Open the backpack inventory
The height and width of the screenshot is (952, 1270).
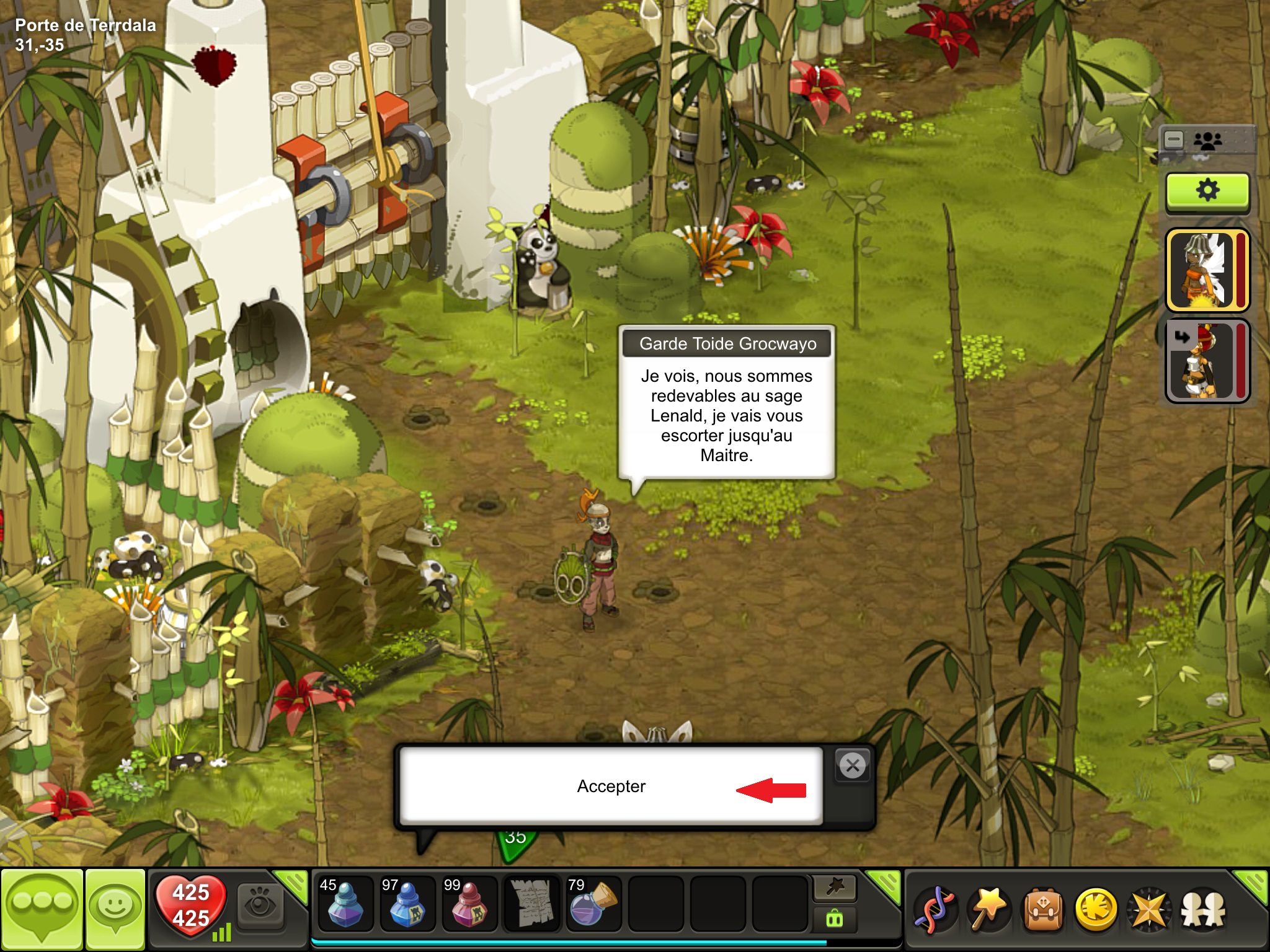pyautogui.click(x=1043, y=910)
